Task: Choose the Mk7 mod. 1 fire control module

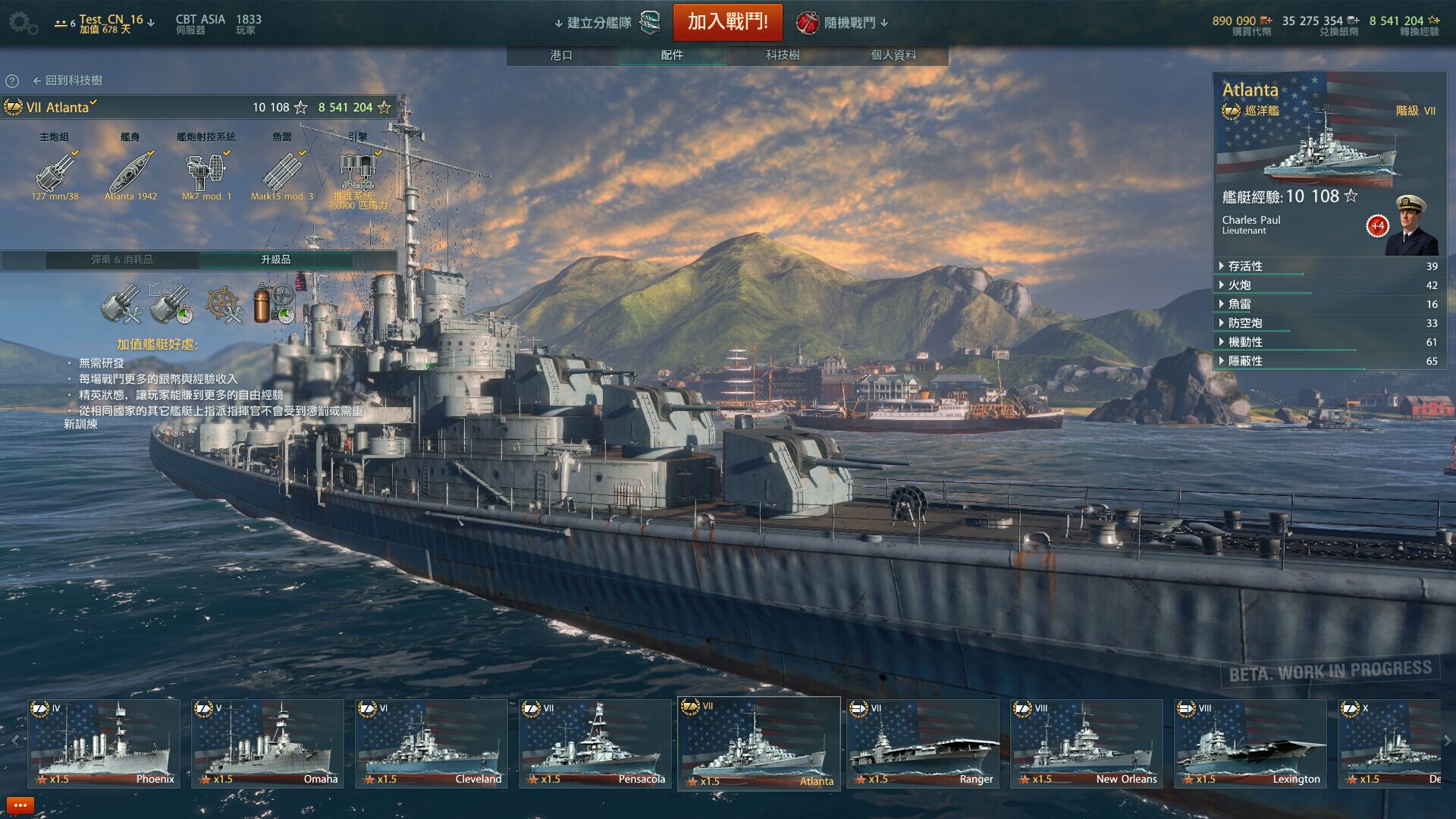Action: click(206, 174)
